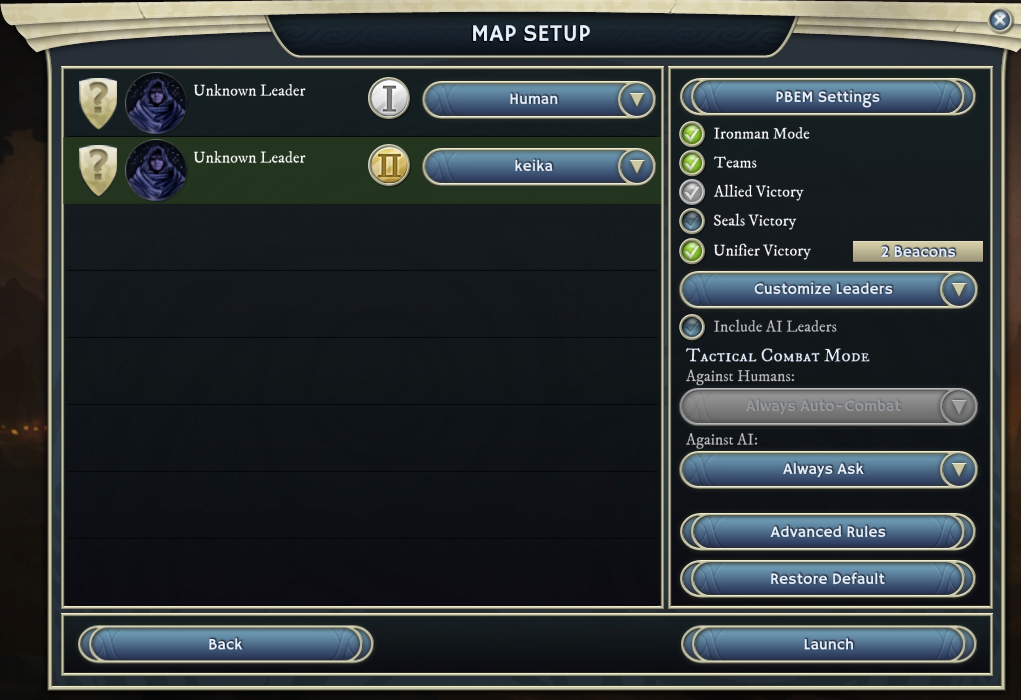The height and width of the screenshot is (700, 1021).
Task: Toggle the Ironman Mode checkbox
Action: point(692,134)
